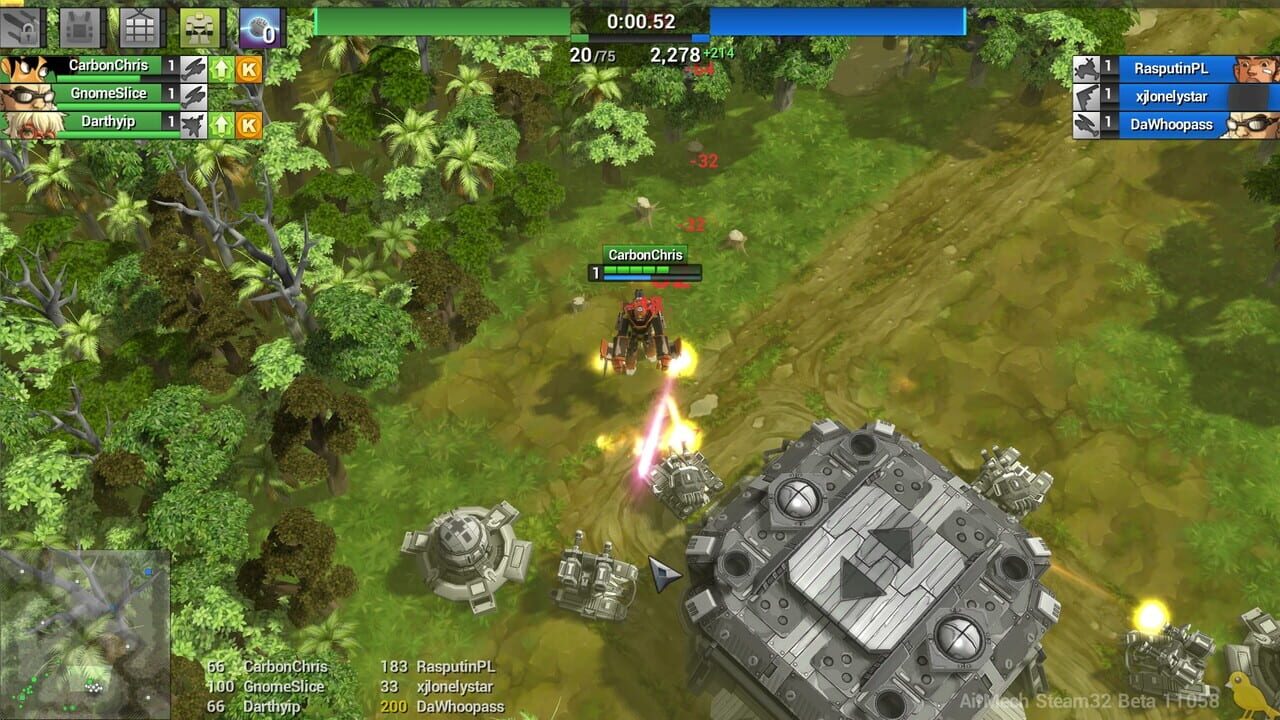
Task: Select CarbonChris's helicopter unit icon
Action: (x=195, y=68)
